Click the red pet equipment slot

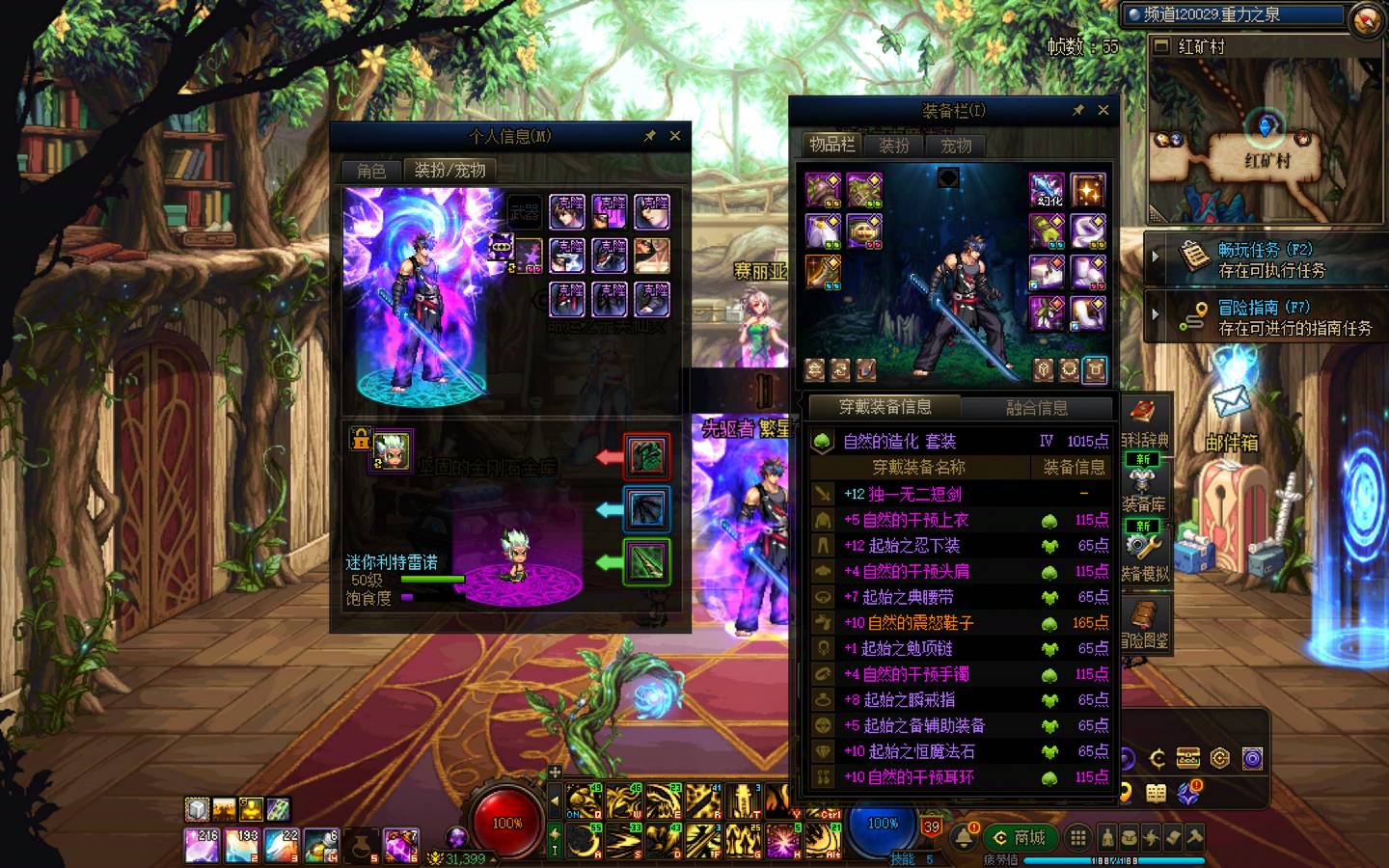(646, 456)
